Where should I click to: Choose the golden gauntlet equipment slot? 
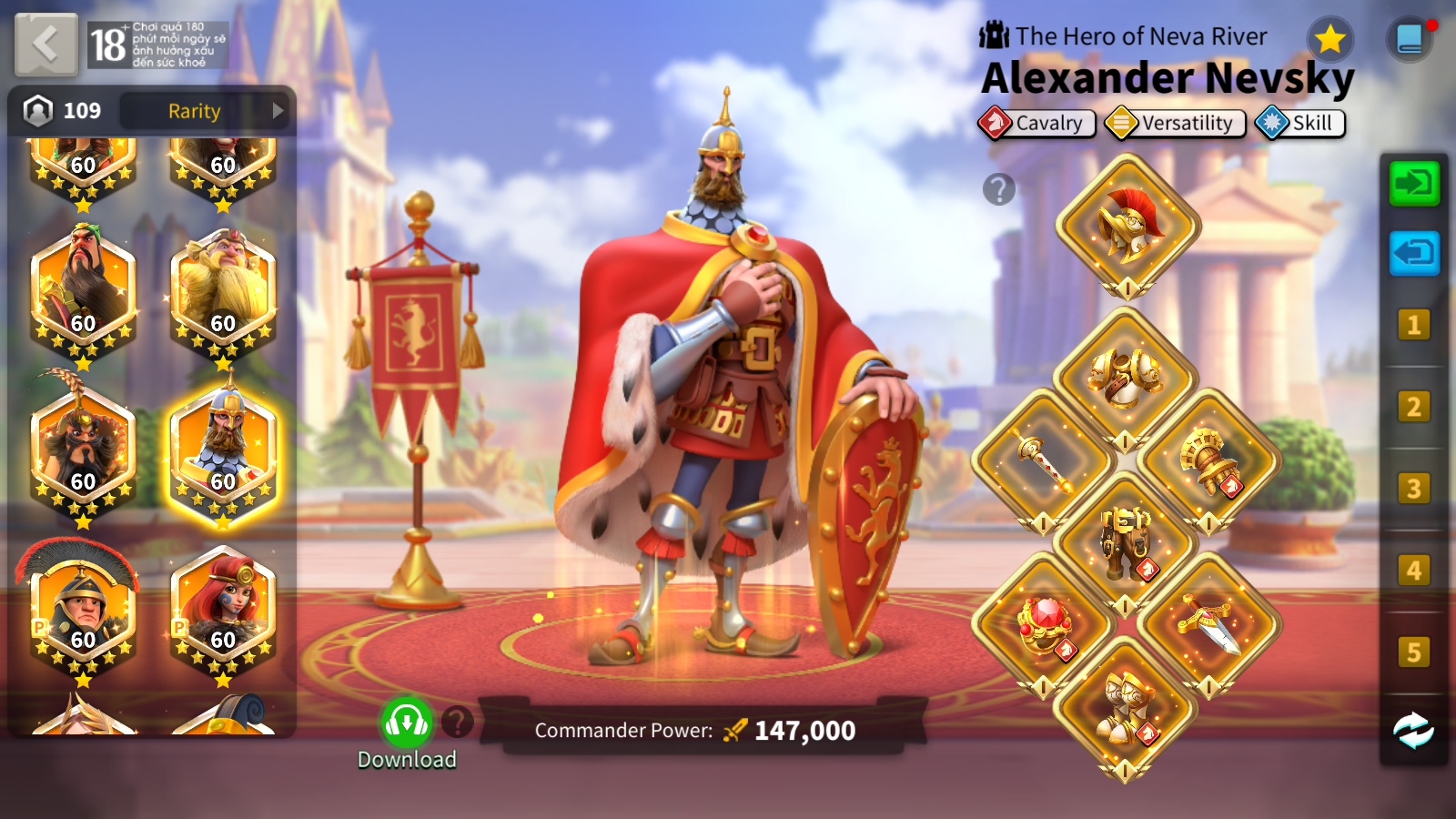(1208, 460)
